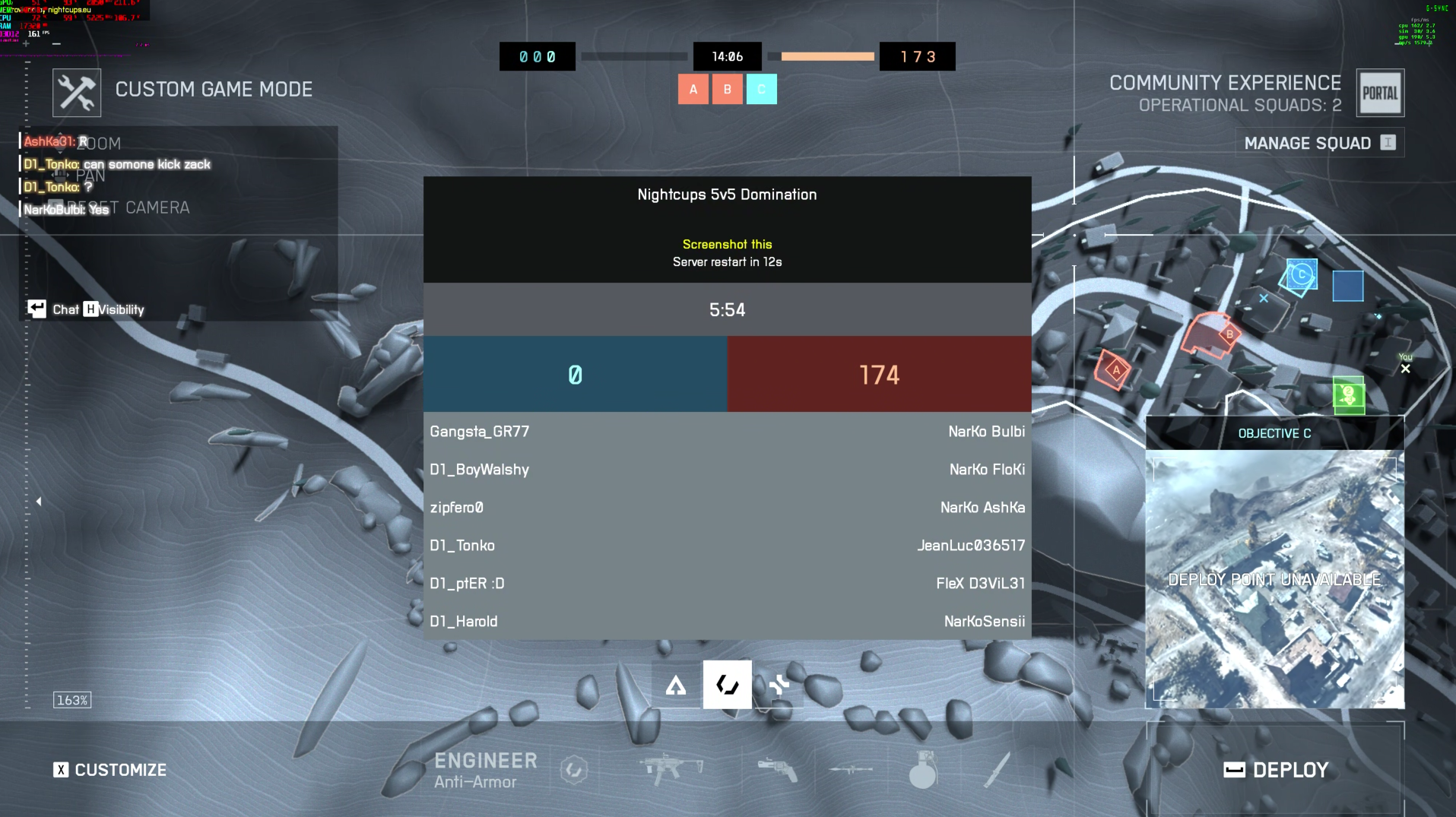1456x817 pixels.
Task: Choose the knife melee slot
Action: click(996, 769)
